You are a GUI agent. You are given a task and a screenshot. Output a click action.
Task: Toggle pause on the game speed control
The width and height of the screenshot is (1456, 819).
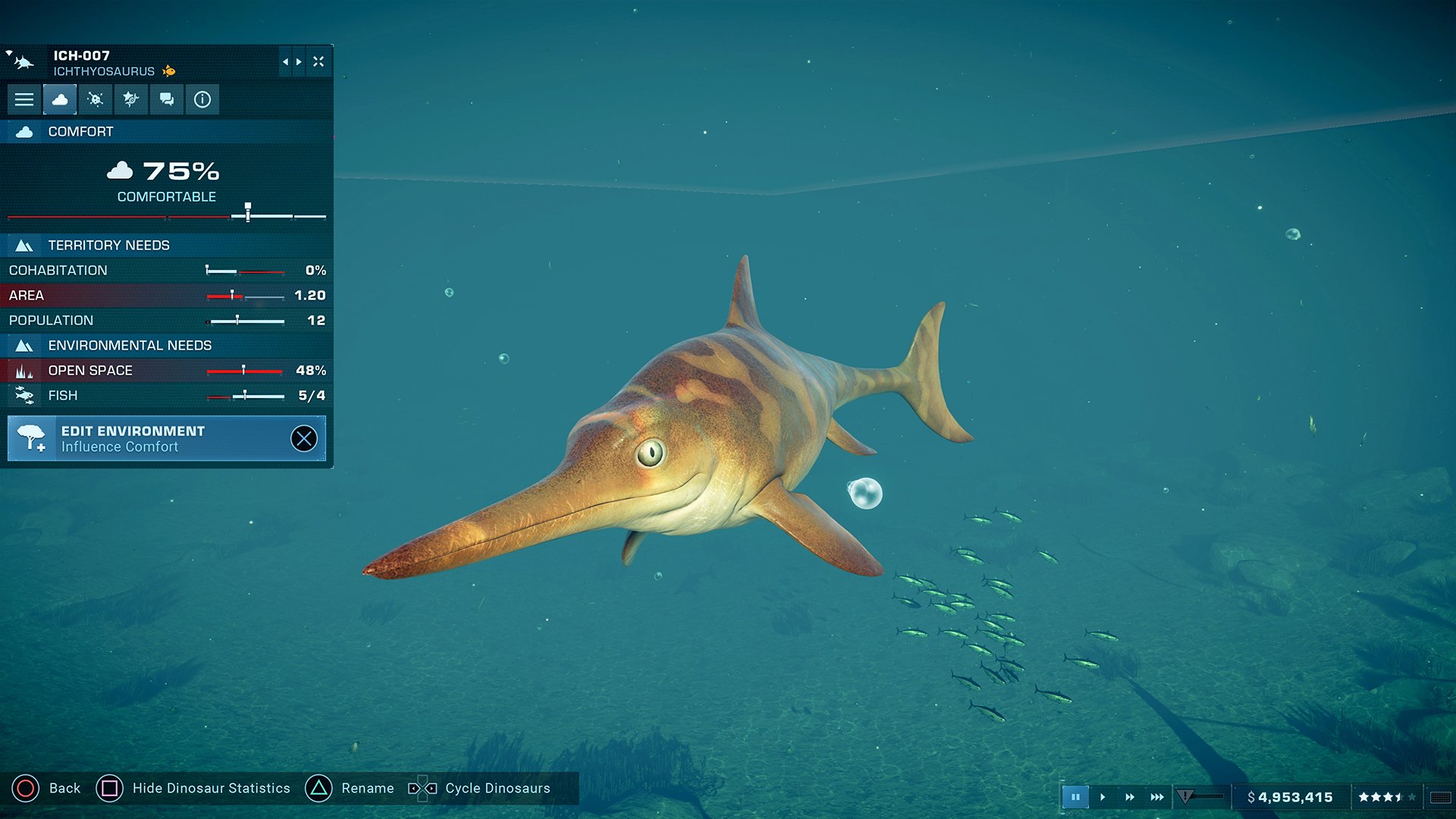coord(1076,797)
